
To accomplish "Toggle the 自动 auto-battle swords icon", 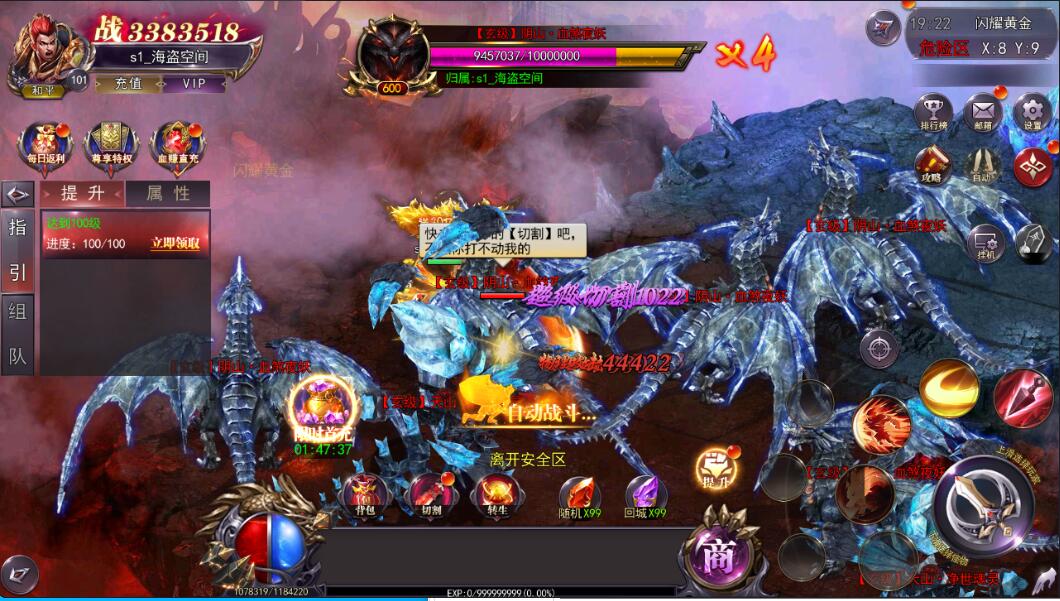I will pos(982,164).
